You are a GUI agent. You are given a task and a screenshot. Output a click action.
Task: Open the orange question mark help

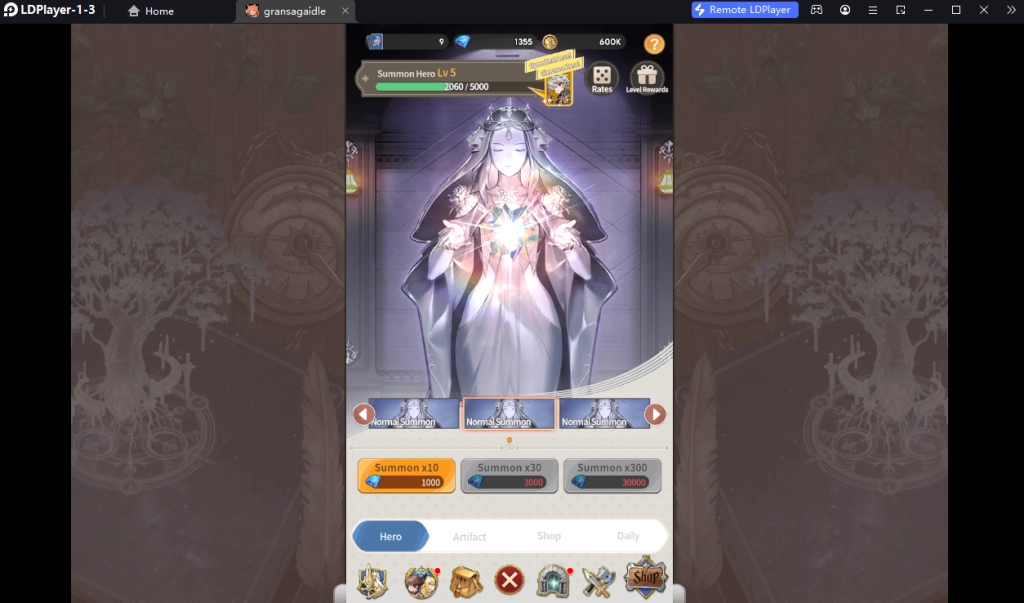[x=654, y=44]
